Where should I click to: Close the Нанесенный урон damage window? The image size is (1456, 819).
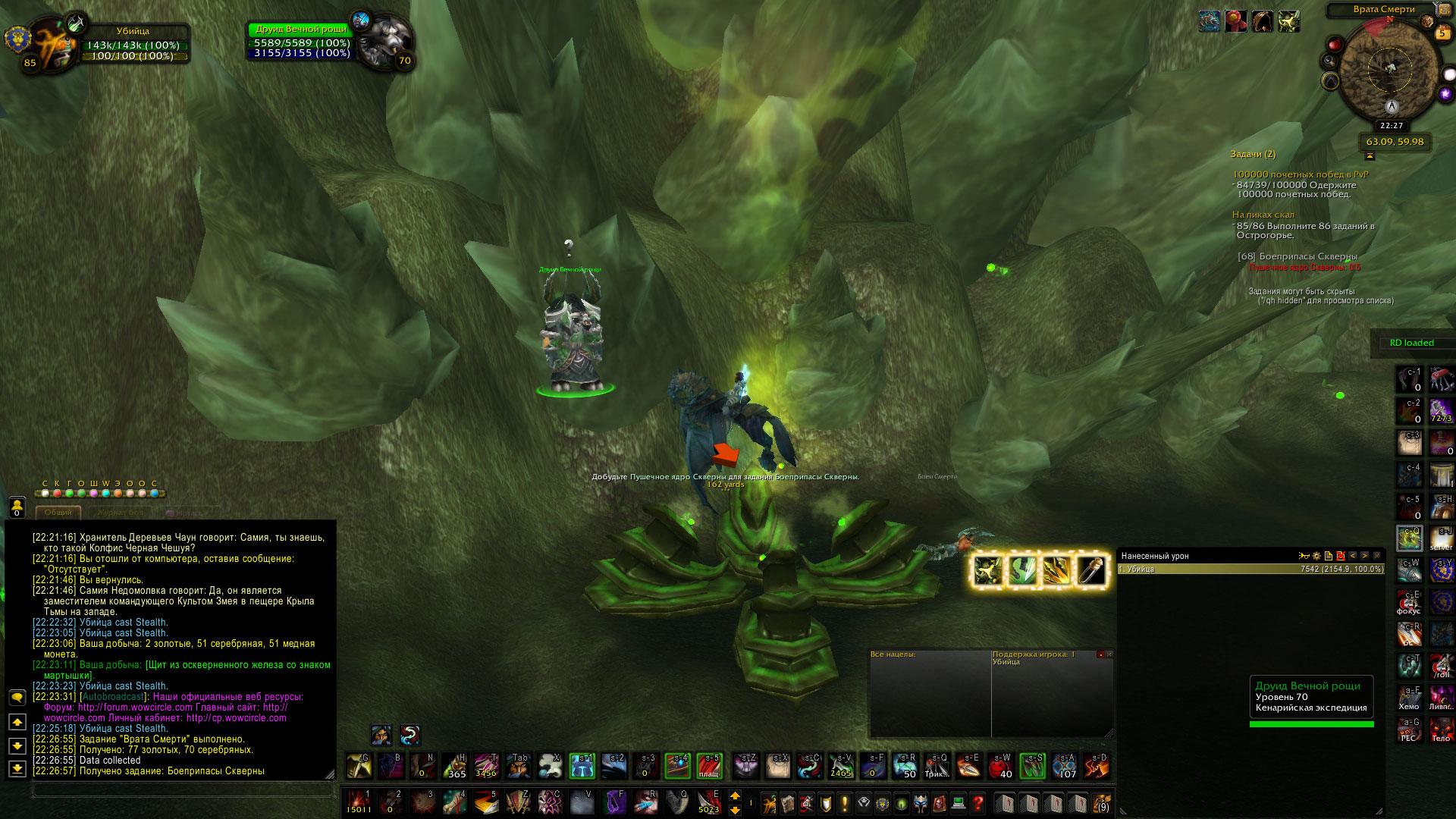pyautogui.click(x=1377, y=556)
